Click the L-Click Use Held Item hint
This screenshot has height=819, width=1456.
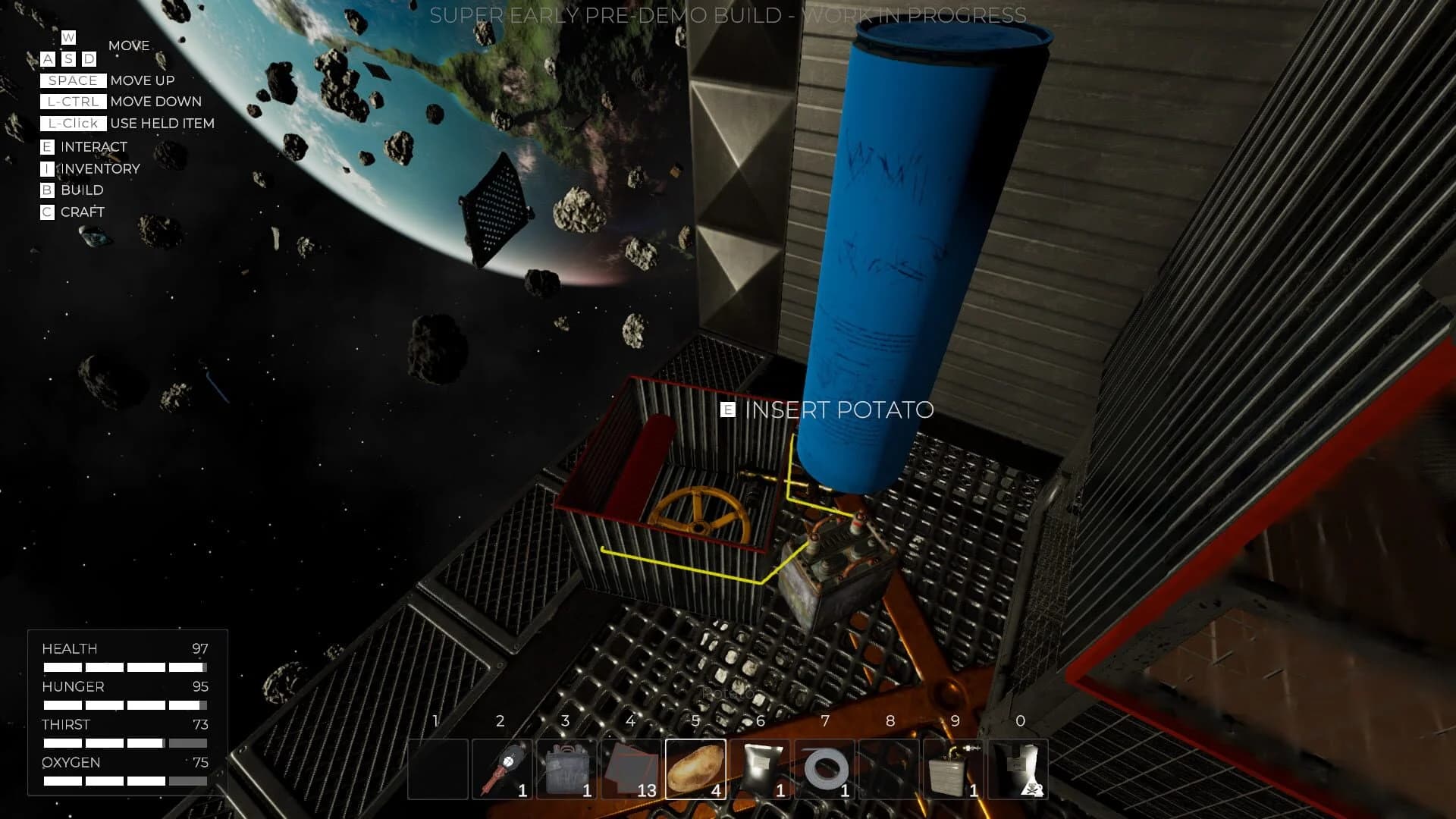[74, 123]
